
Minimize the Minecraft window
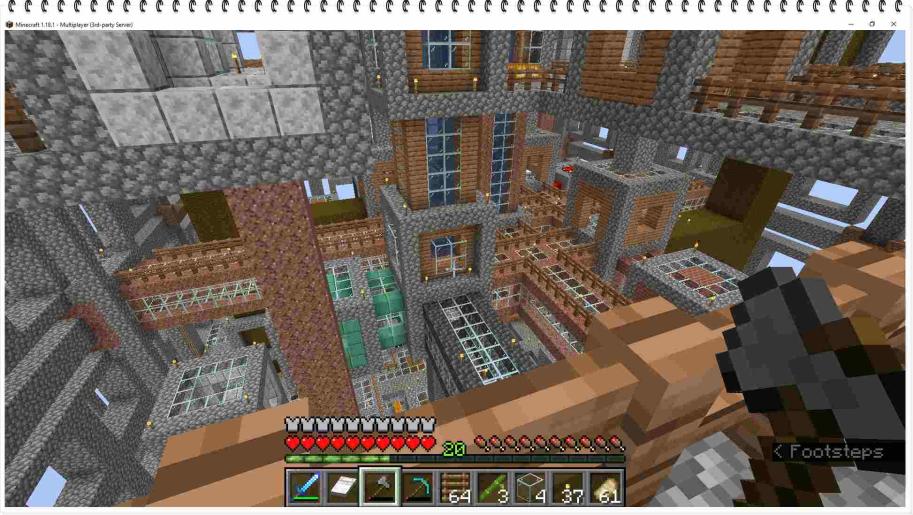pos(849,24)
